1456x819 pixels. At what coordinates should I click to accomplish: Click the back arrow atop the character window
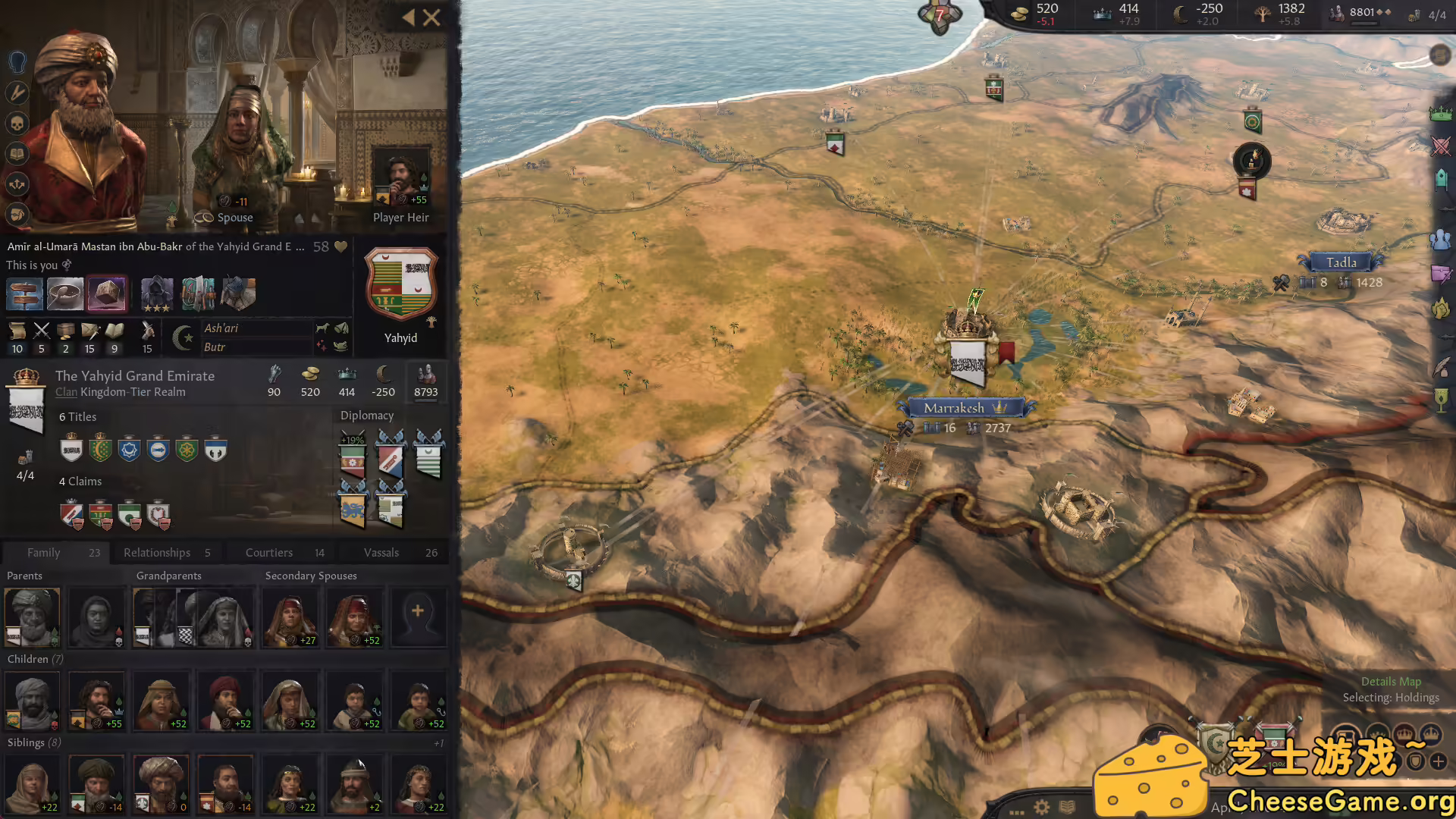(x=409, y=17)
